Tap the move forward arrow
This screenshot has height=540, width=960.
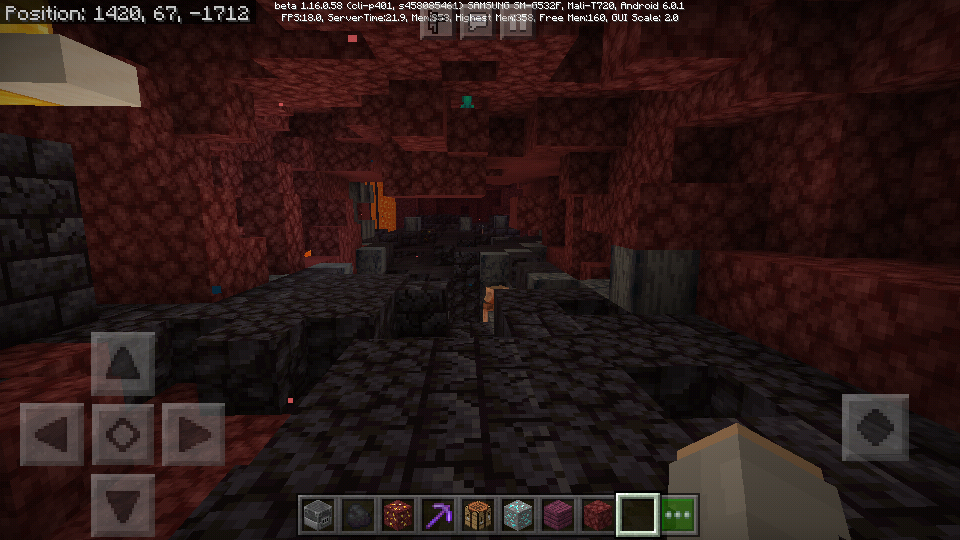coord(123,364)
